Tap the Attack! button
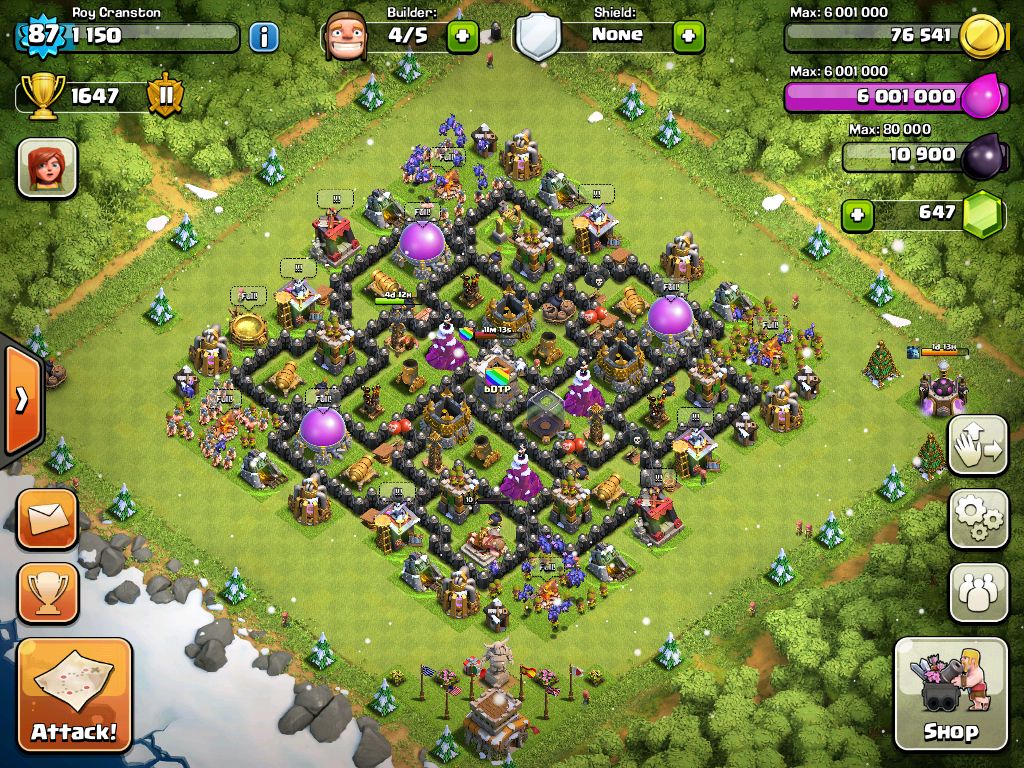1024x768 pixels. point(74,693)
